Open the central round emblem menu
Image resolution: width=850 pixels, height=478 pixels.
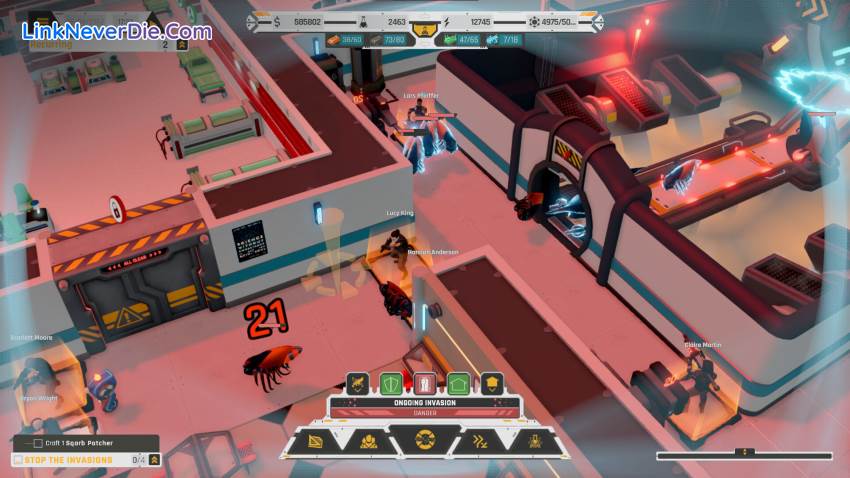[424, 440]
